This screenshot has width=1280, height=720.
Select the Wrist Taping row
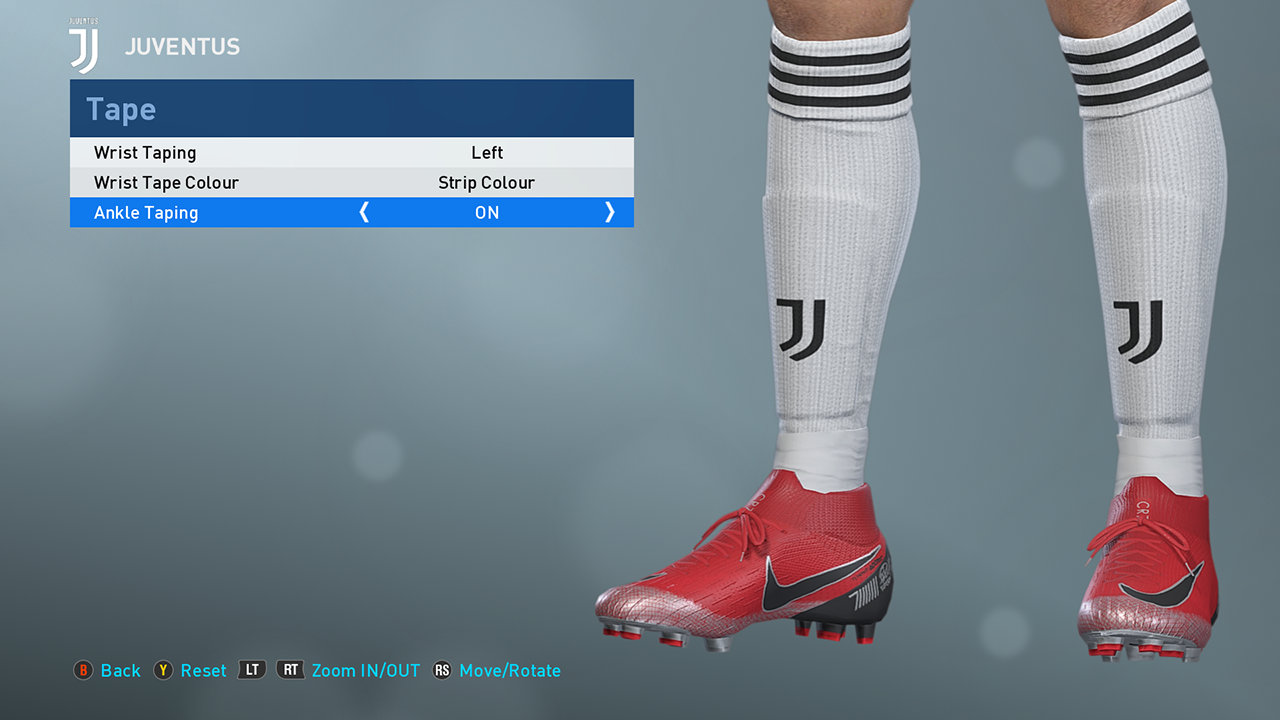(x=351, y=153)
